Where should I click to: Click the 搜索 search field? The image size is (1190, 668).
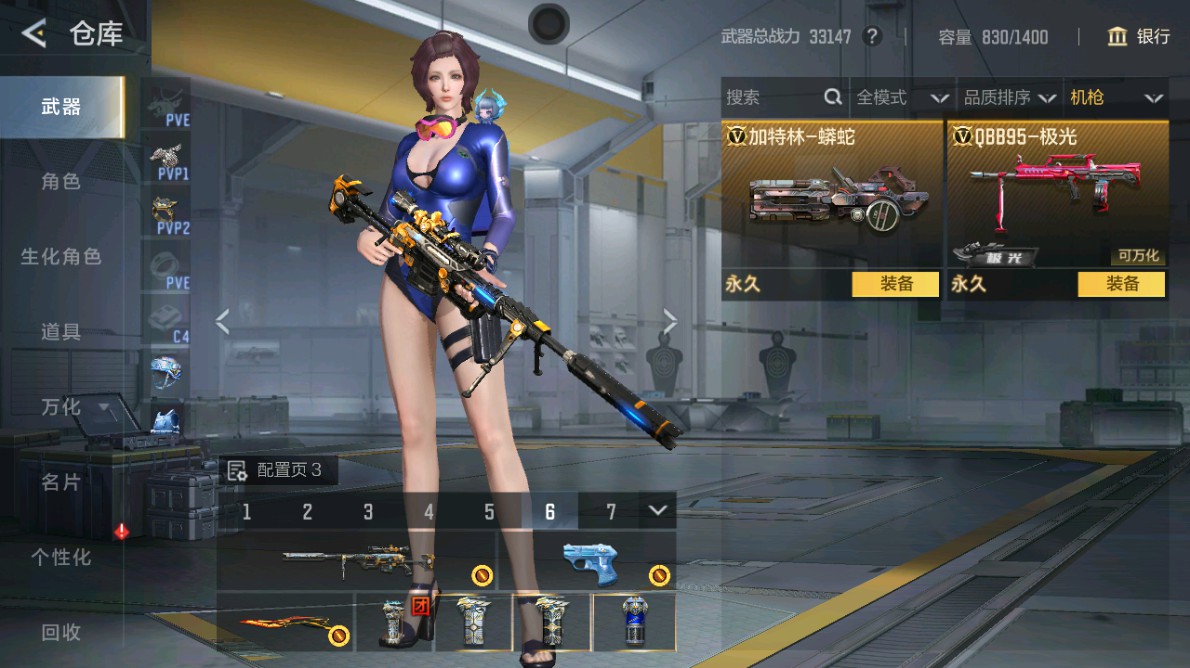tap(772, 97)
